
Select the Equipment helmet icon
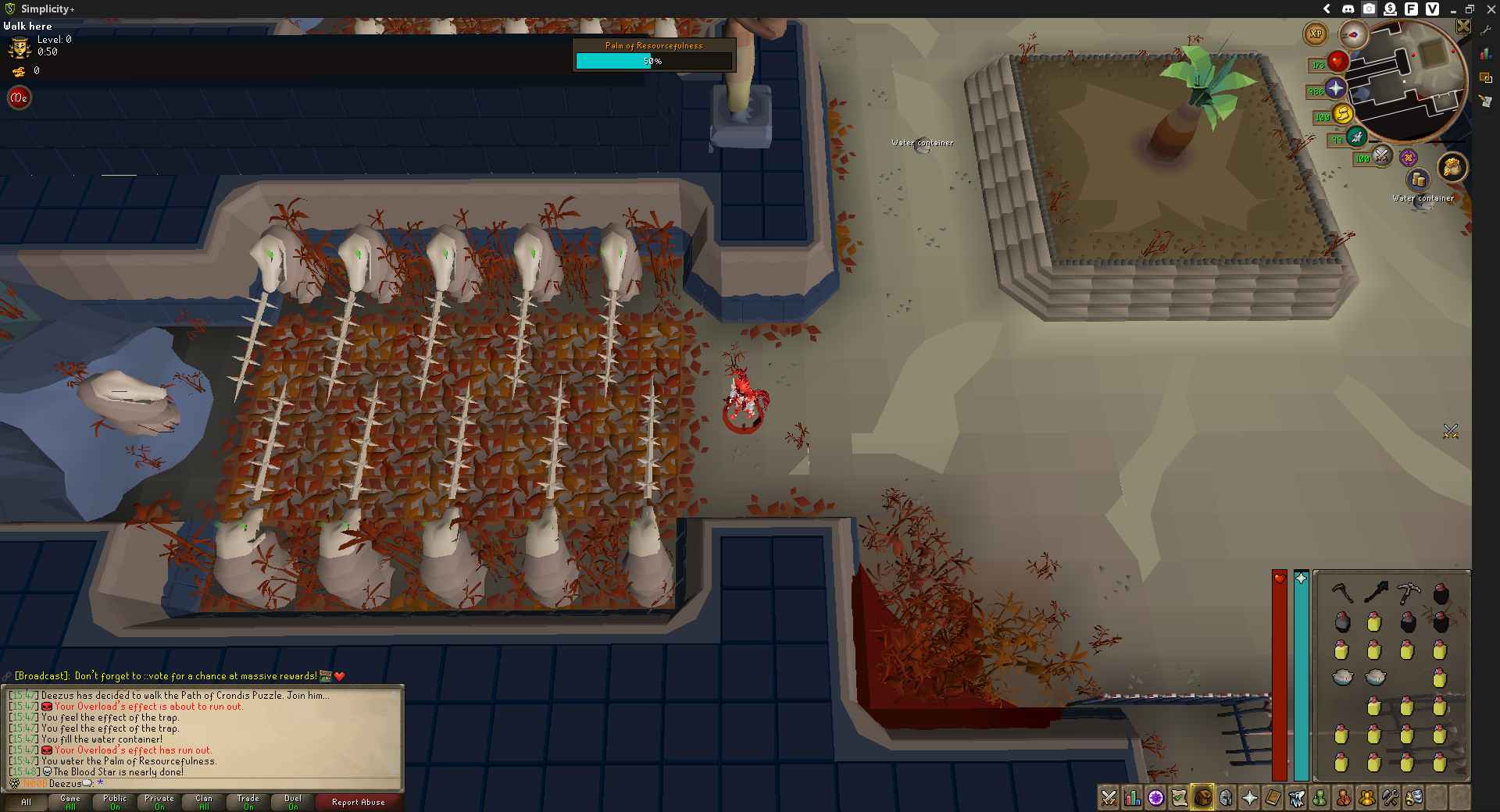[1225, 798]
